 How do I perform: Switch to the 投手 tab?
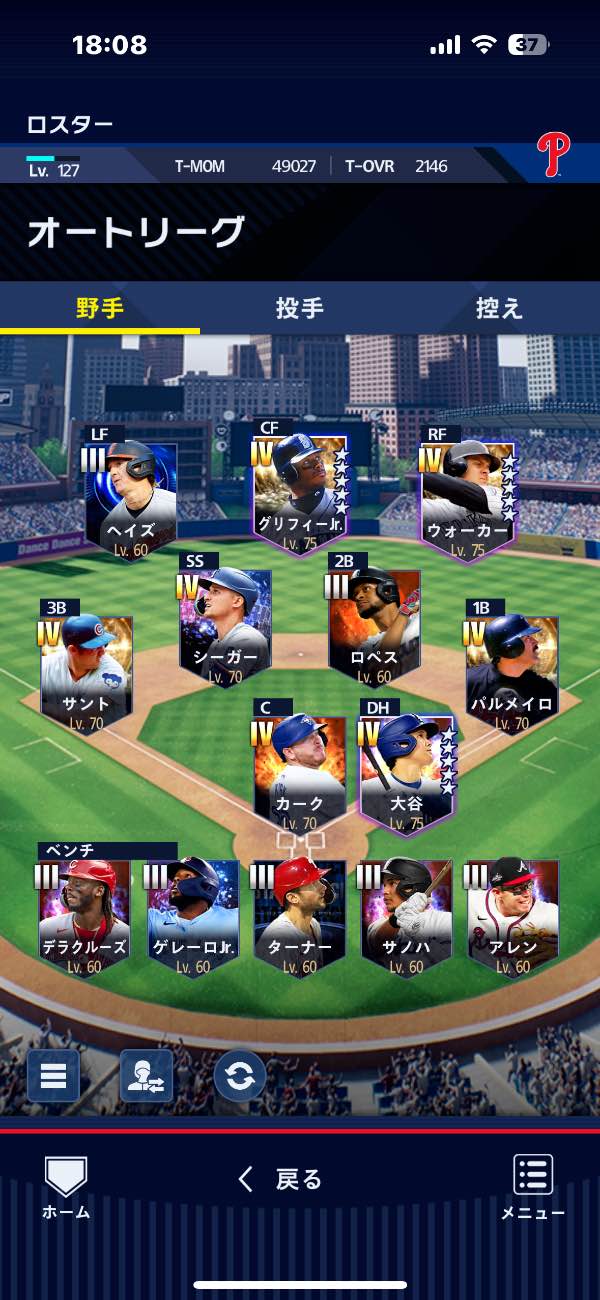tap(299, 308)
